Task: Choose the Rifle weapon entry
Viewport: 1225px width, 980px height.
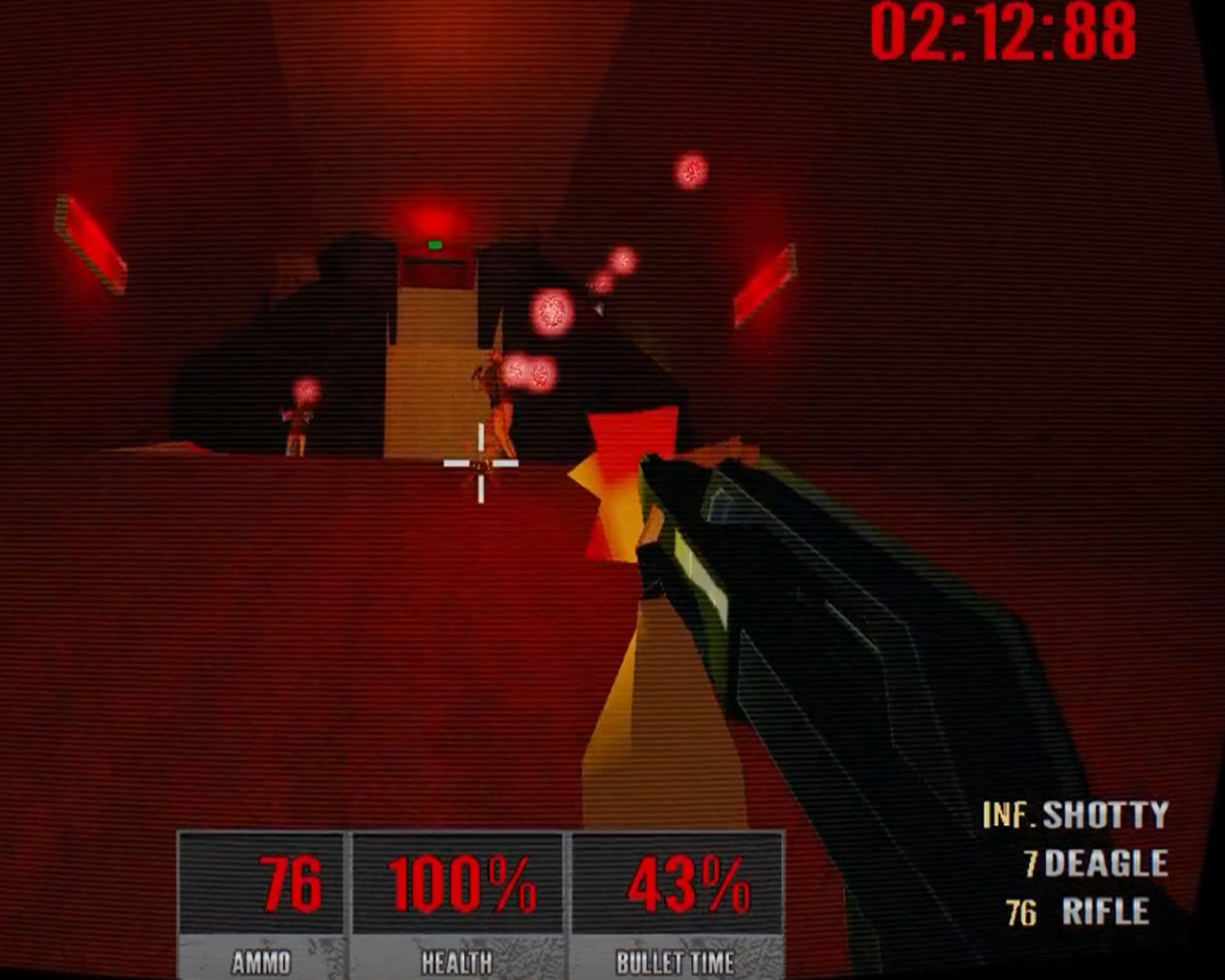Action: [1104, 912]
